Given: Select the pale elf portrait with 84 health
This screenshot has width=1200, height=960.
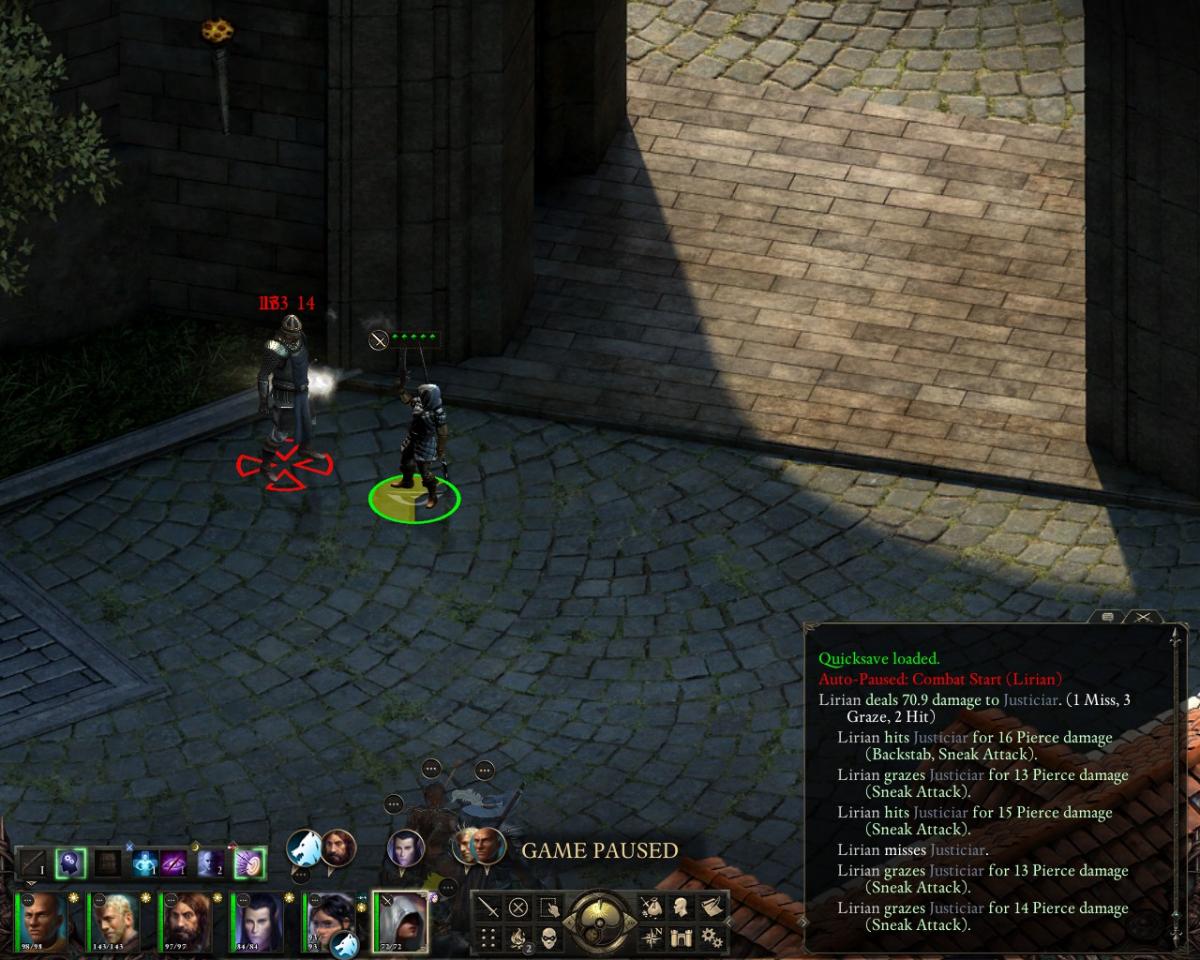Looking at the screenshot, I should [x=258, y=920].
